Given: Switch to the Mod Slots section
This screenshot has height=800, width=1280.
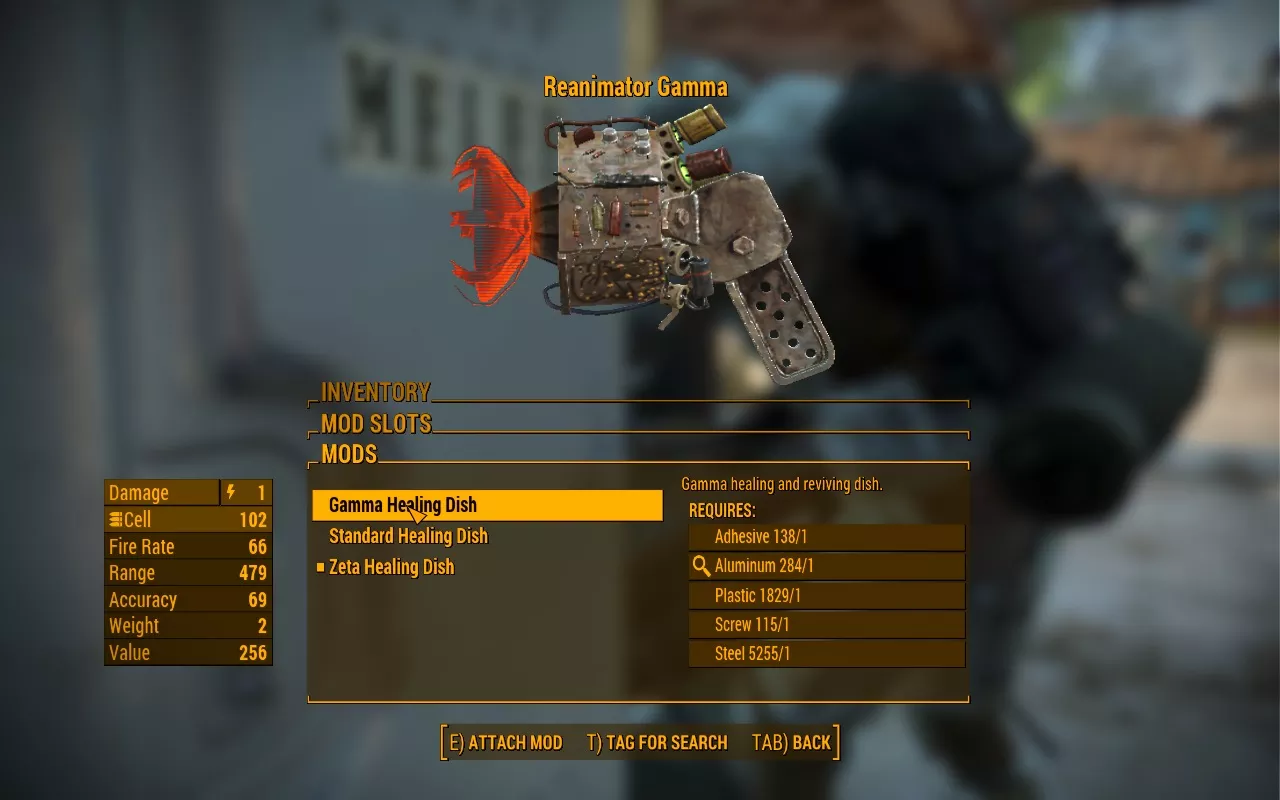Looking at the screenshot, I should pyautogui.click(x=376, y=423).
